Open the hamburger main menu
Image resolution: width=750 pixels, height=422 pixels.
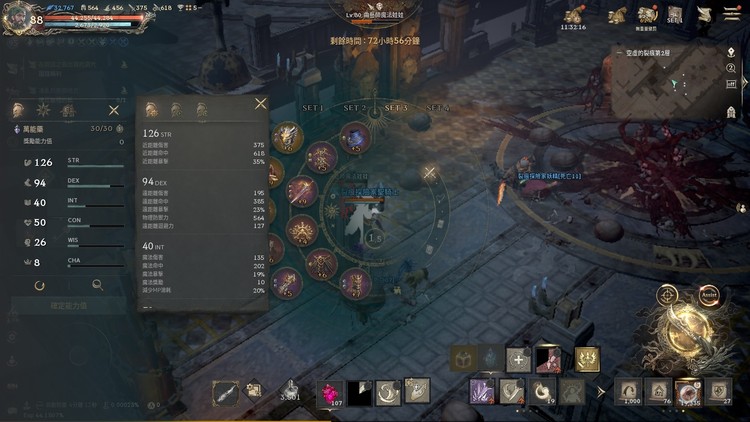[x=732, y=14]
